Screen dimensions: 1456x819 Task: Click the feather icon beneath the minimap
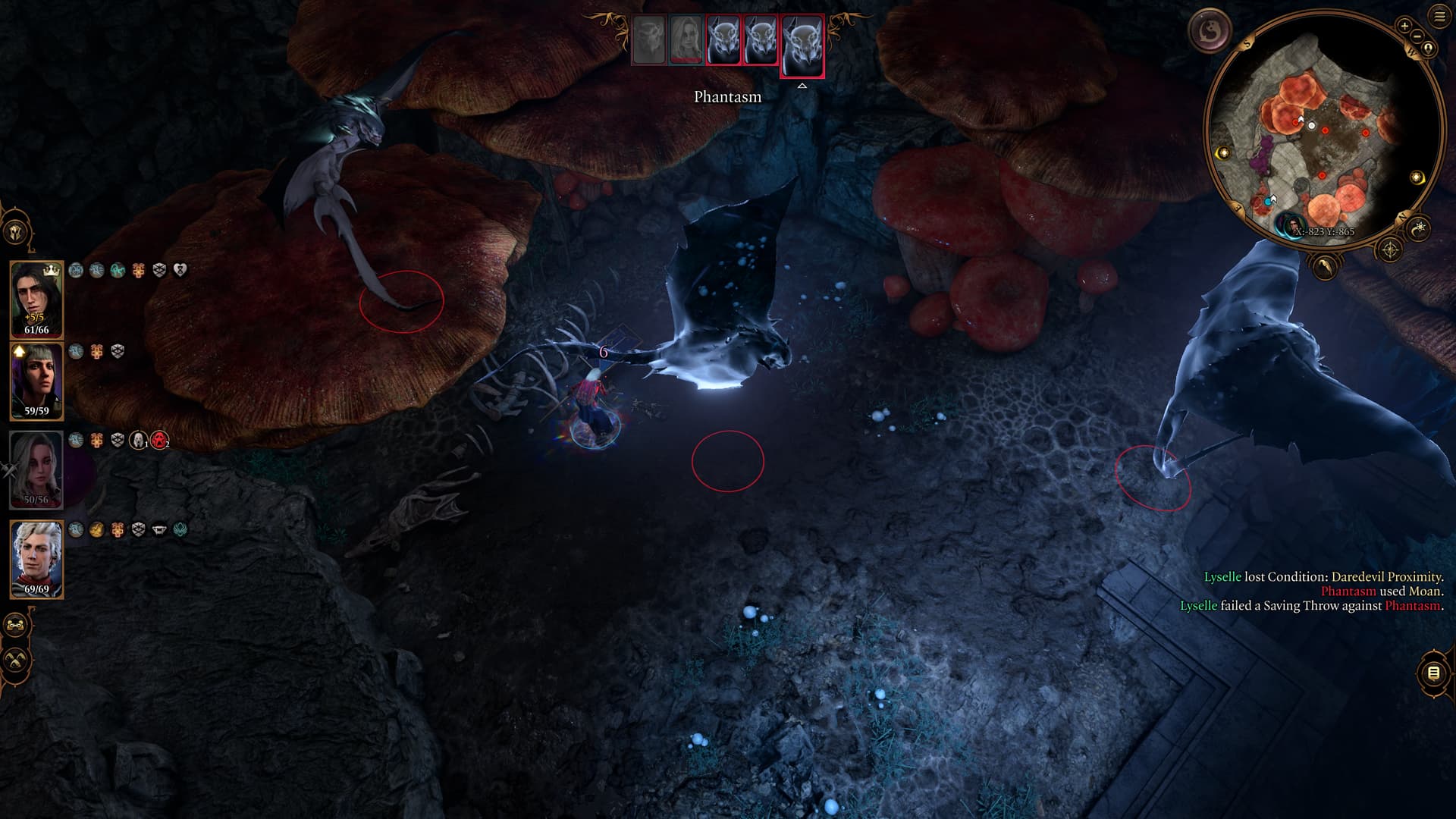(x=1324, y=265)
